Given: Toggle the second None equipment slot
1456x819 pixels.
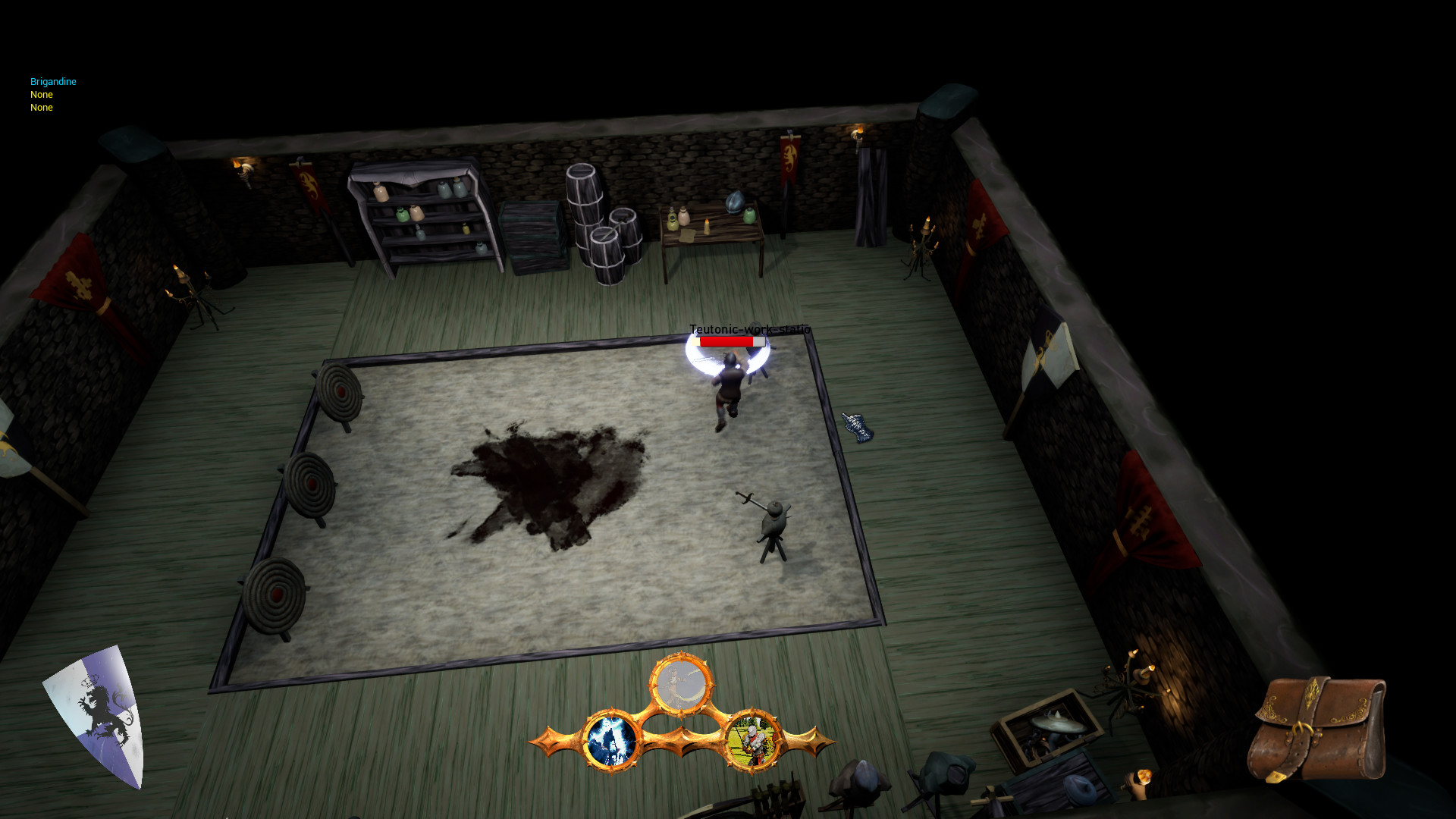Looking at the screenshot, I should 41,107.
